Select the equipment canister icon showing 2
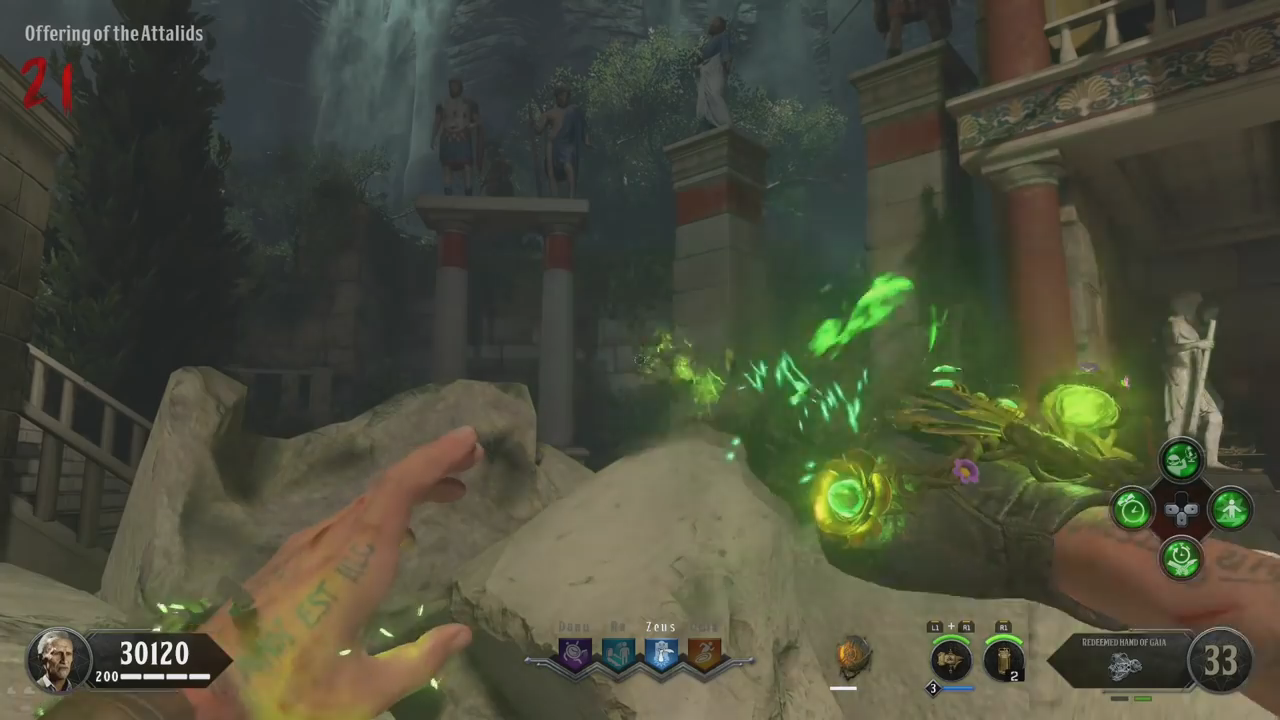Viewport: 1280px width, 720px height. tap(1003, 659)
